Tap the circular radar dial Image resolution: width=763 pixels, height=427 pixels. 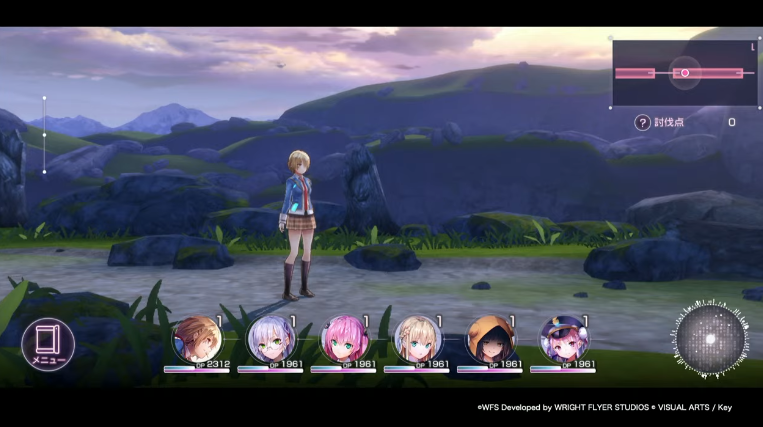point(710,338)
